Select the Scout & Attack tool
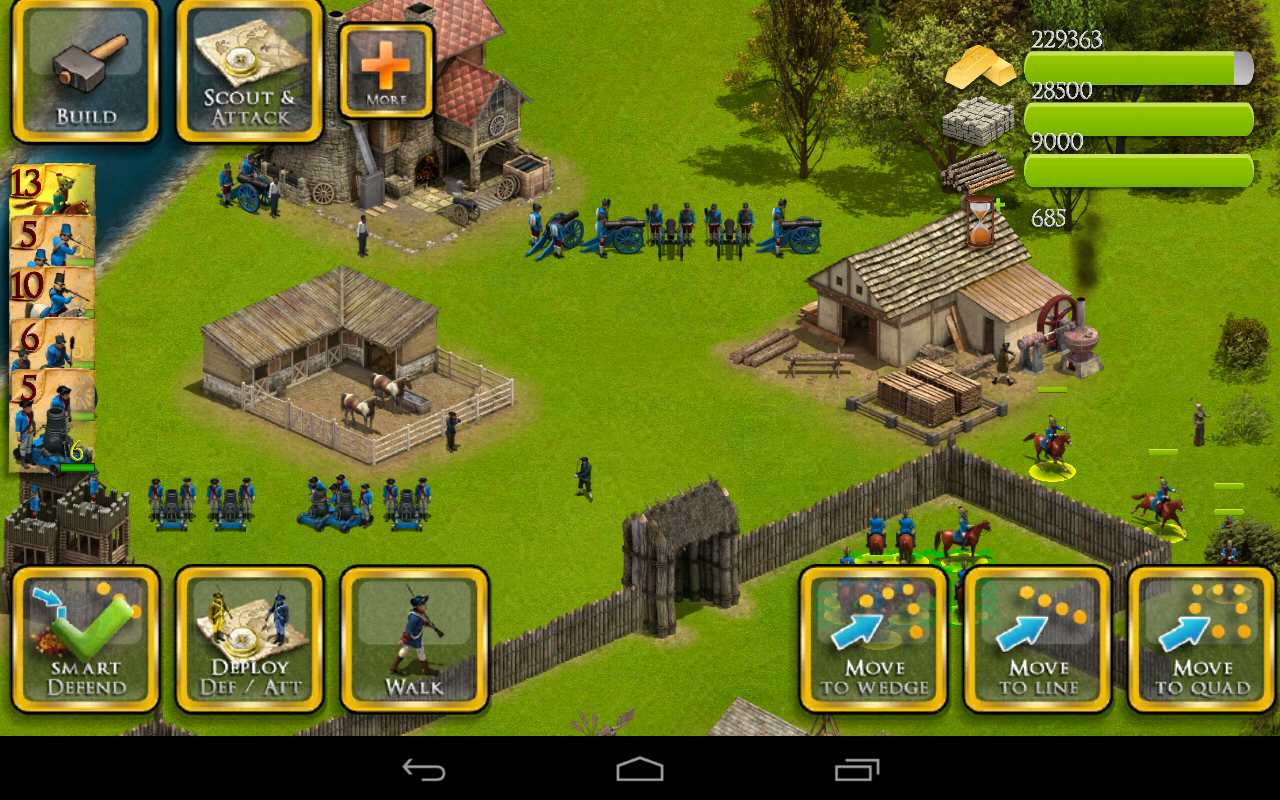This screenshot has width=1280, height=800. coord(248,70)
